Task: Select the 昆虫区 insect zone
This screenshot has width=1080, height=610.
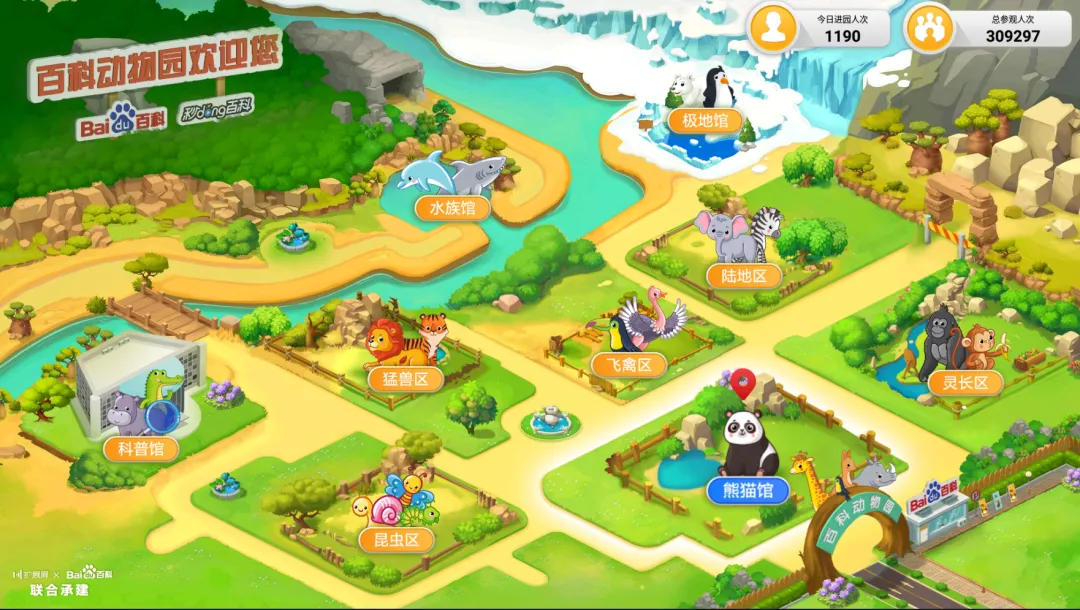Action: (397, 540)
